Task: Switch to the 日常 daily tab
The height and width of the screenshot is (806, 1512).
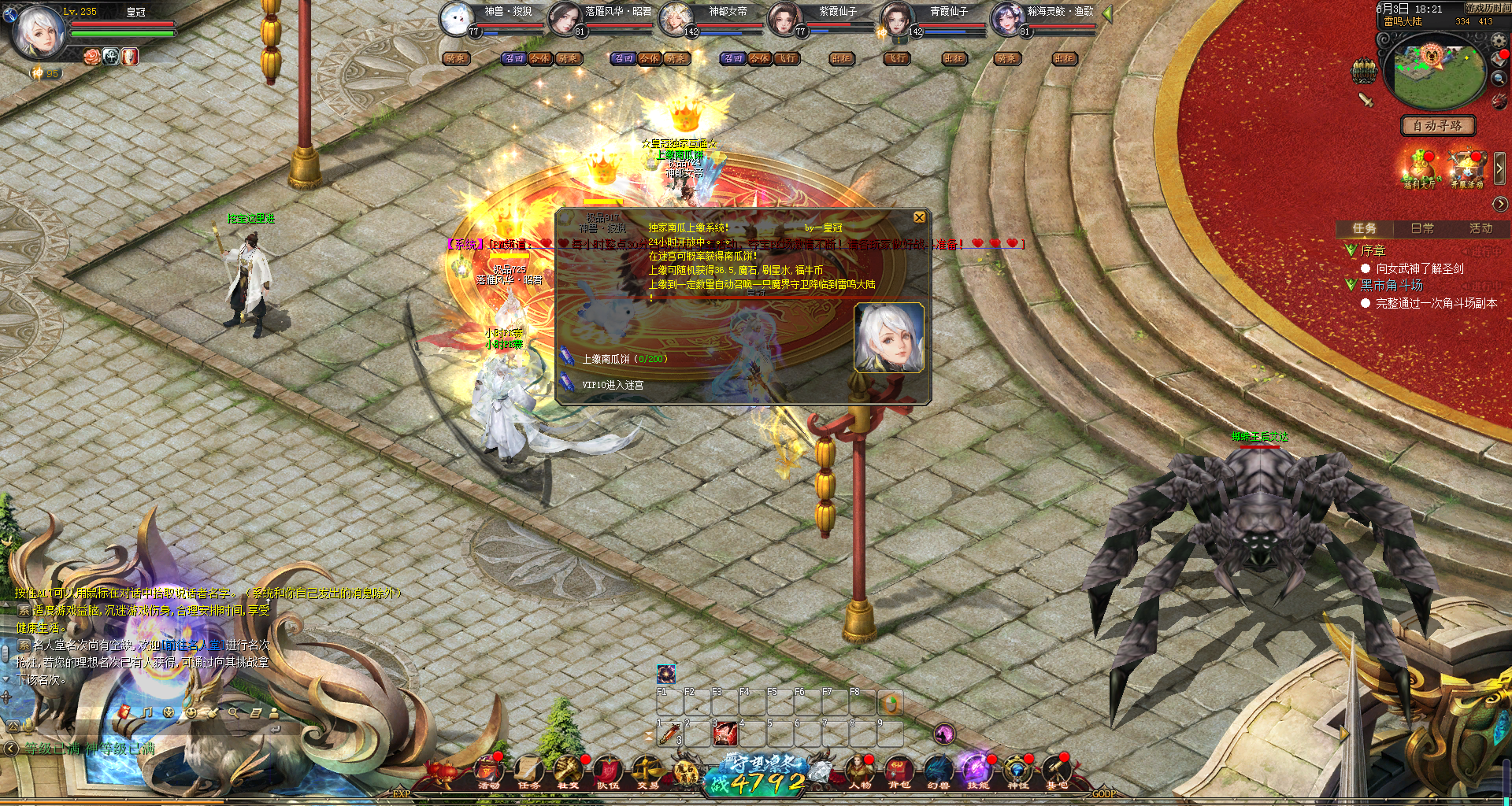Action: (1422, 228)
